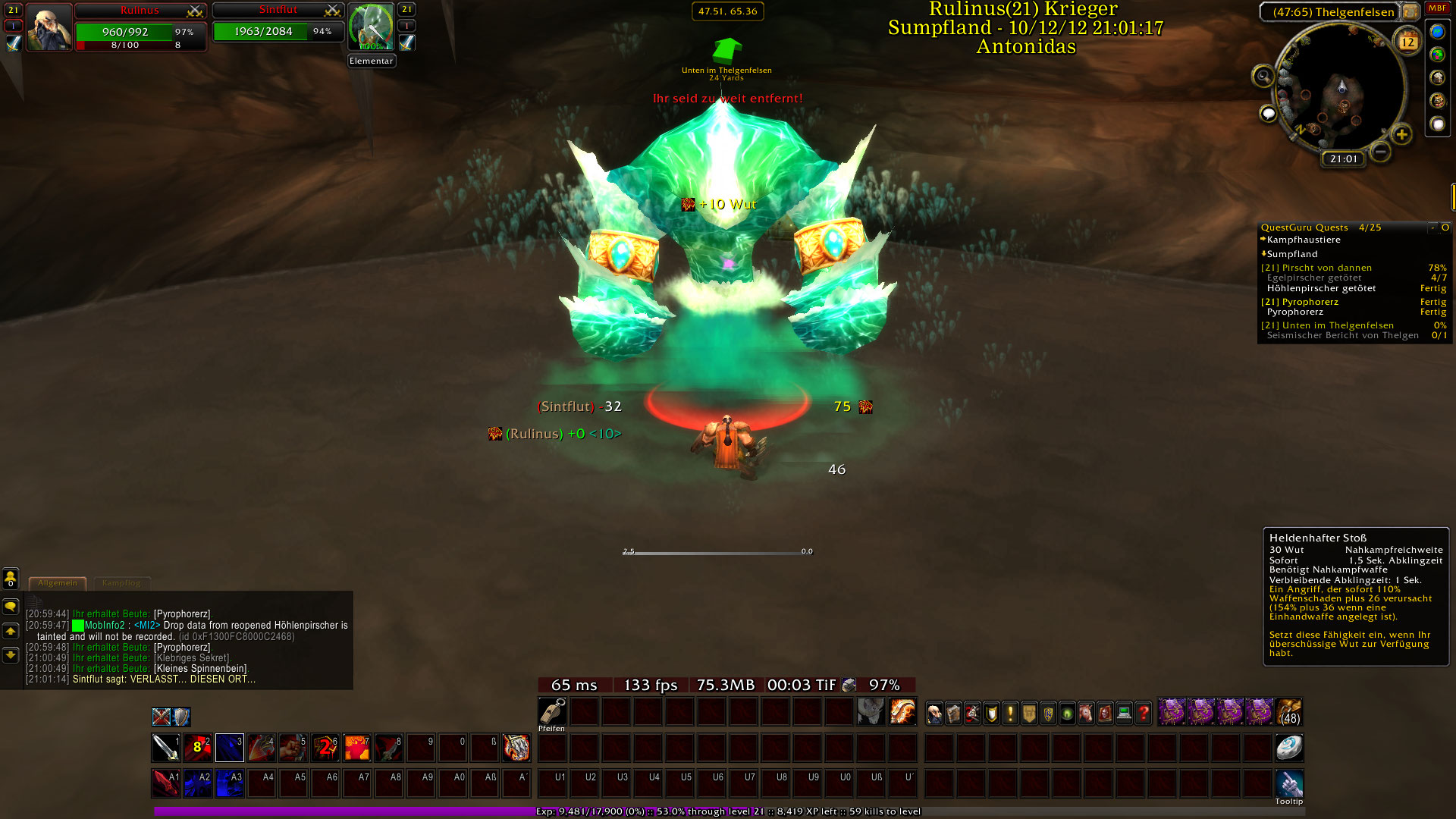Image resolution: width=1456 pixels, height=819 pixels.
Task: Zoom out the minimap with minus button
Action: coord(1381,152)
